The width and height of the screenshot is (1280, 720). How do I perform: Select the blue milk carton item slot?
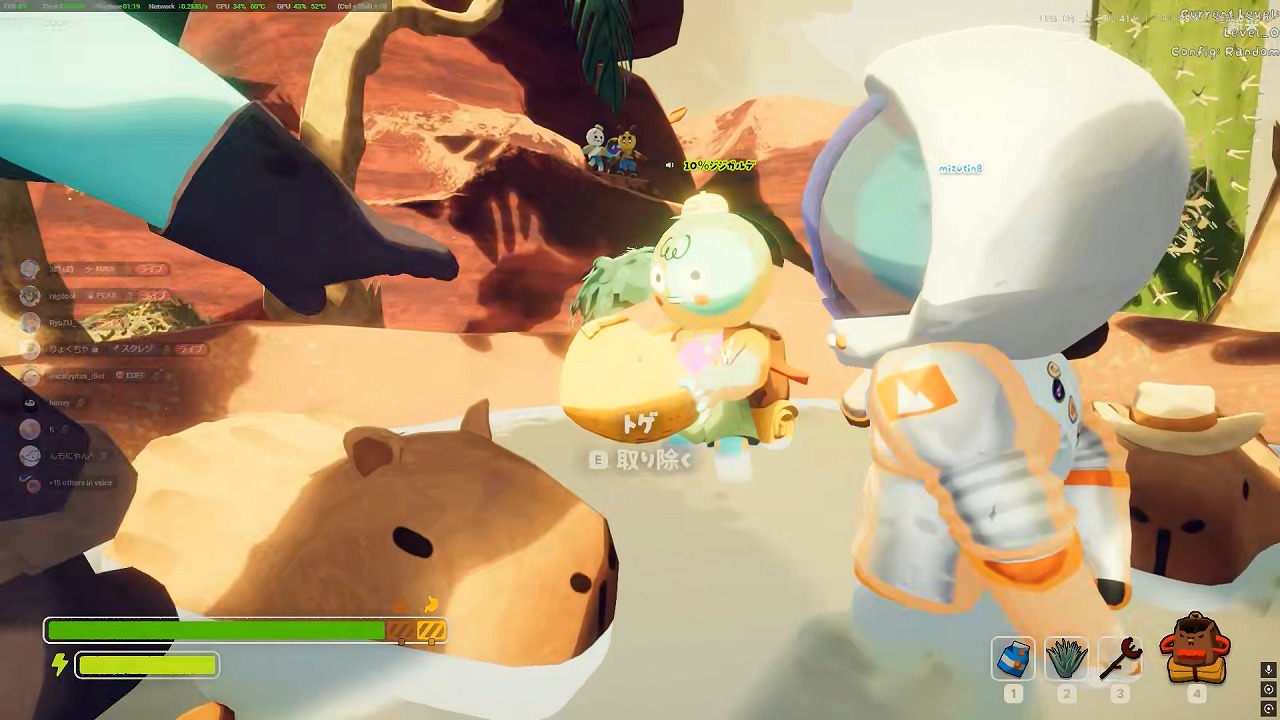[1013, 658]
